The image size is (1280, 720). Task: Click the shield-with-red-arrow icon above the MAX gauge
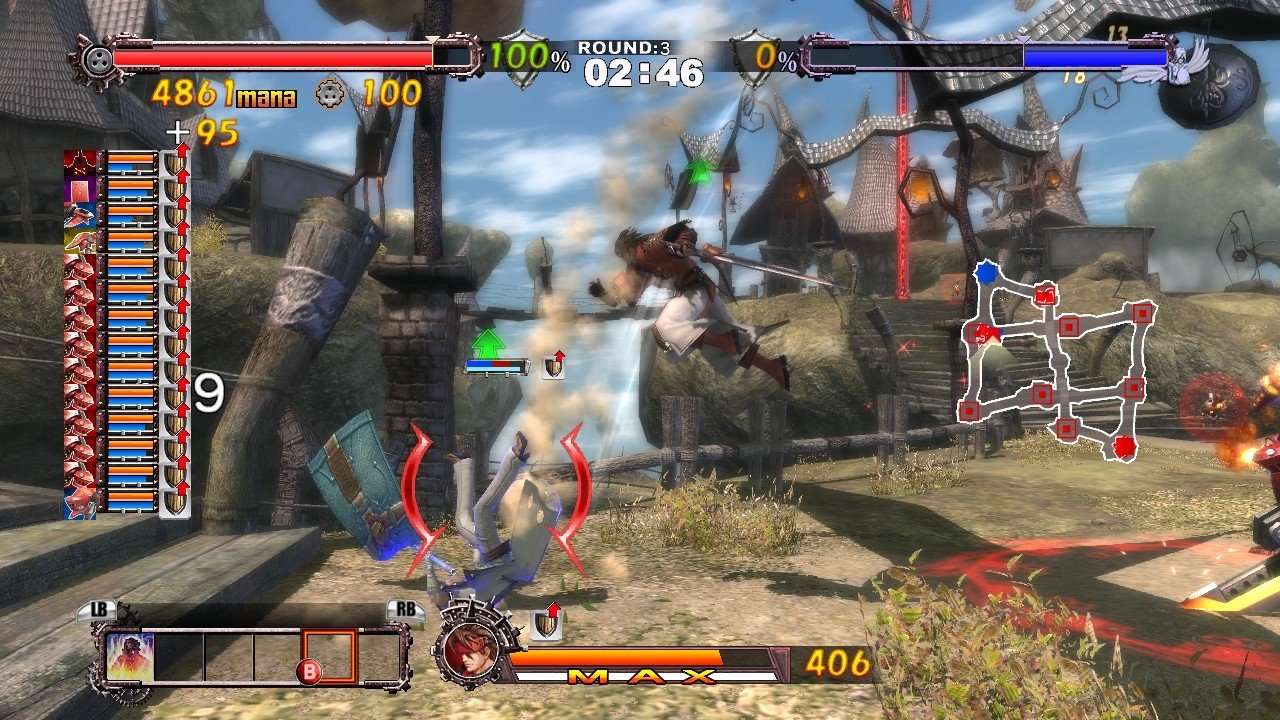545,624
